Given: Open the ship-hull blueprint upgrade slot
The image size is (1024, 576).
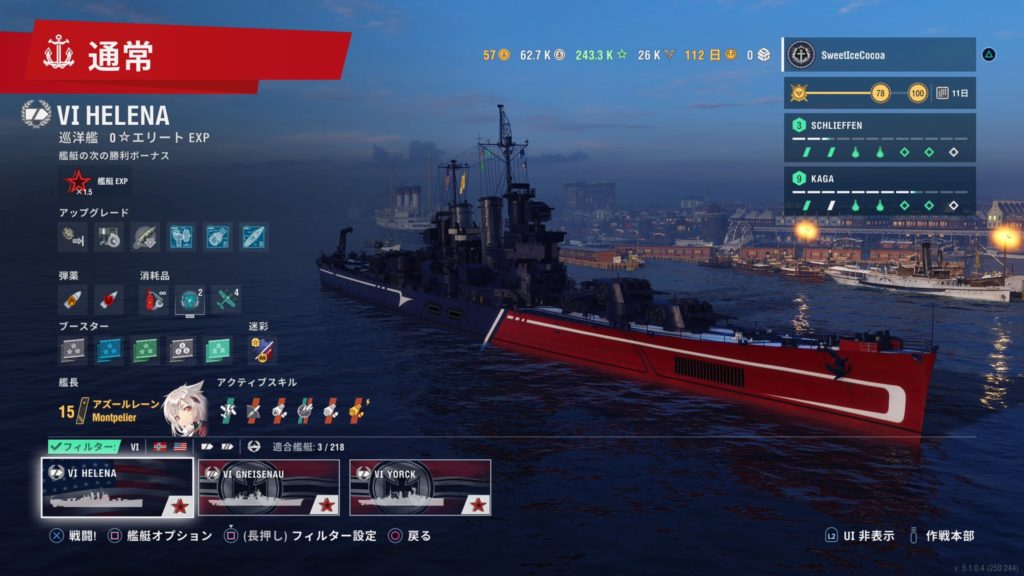Looking at the screenshot, I should [x=253, y=237].
